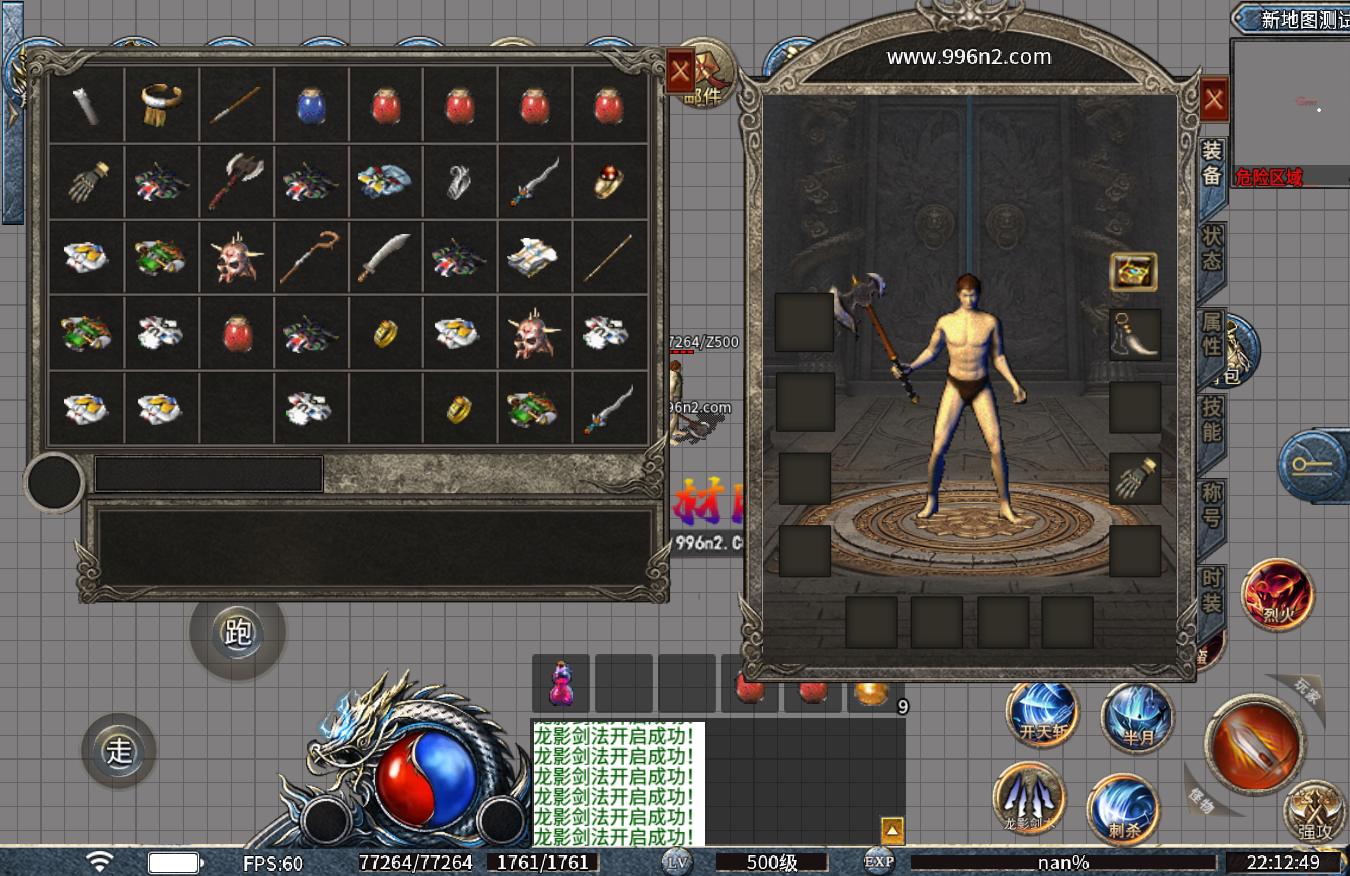Open the 属性 attributes tab
The image size is (1350, 876).
(x=1212, y=334)
